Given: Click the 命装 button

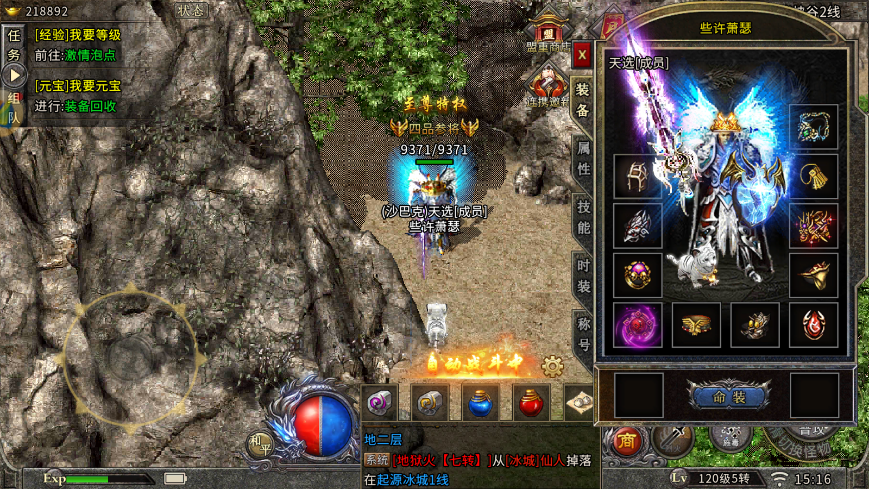Looking at the screenshot, I should [x=727, y=396].
